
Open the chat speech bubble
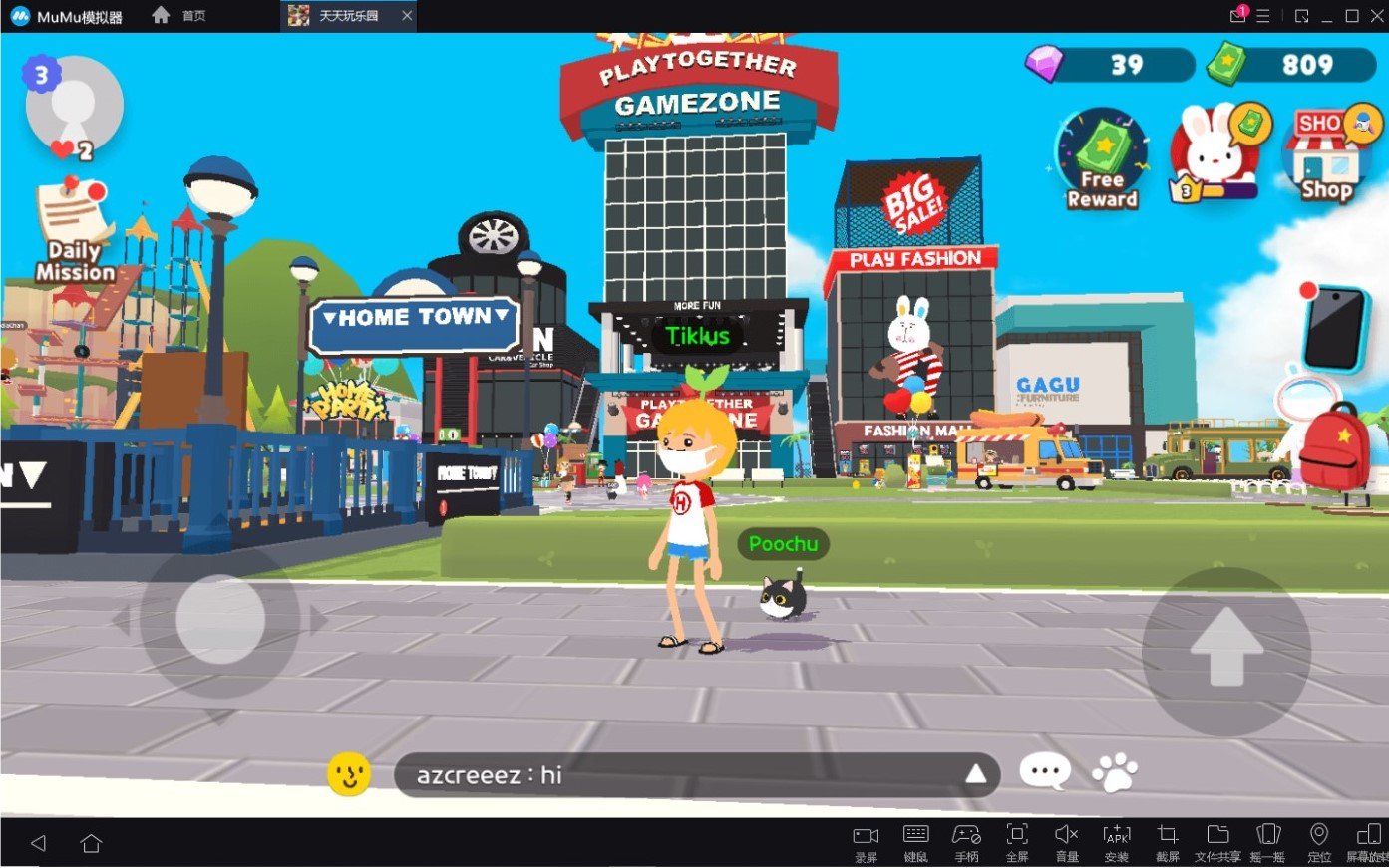click(1045, 772)
